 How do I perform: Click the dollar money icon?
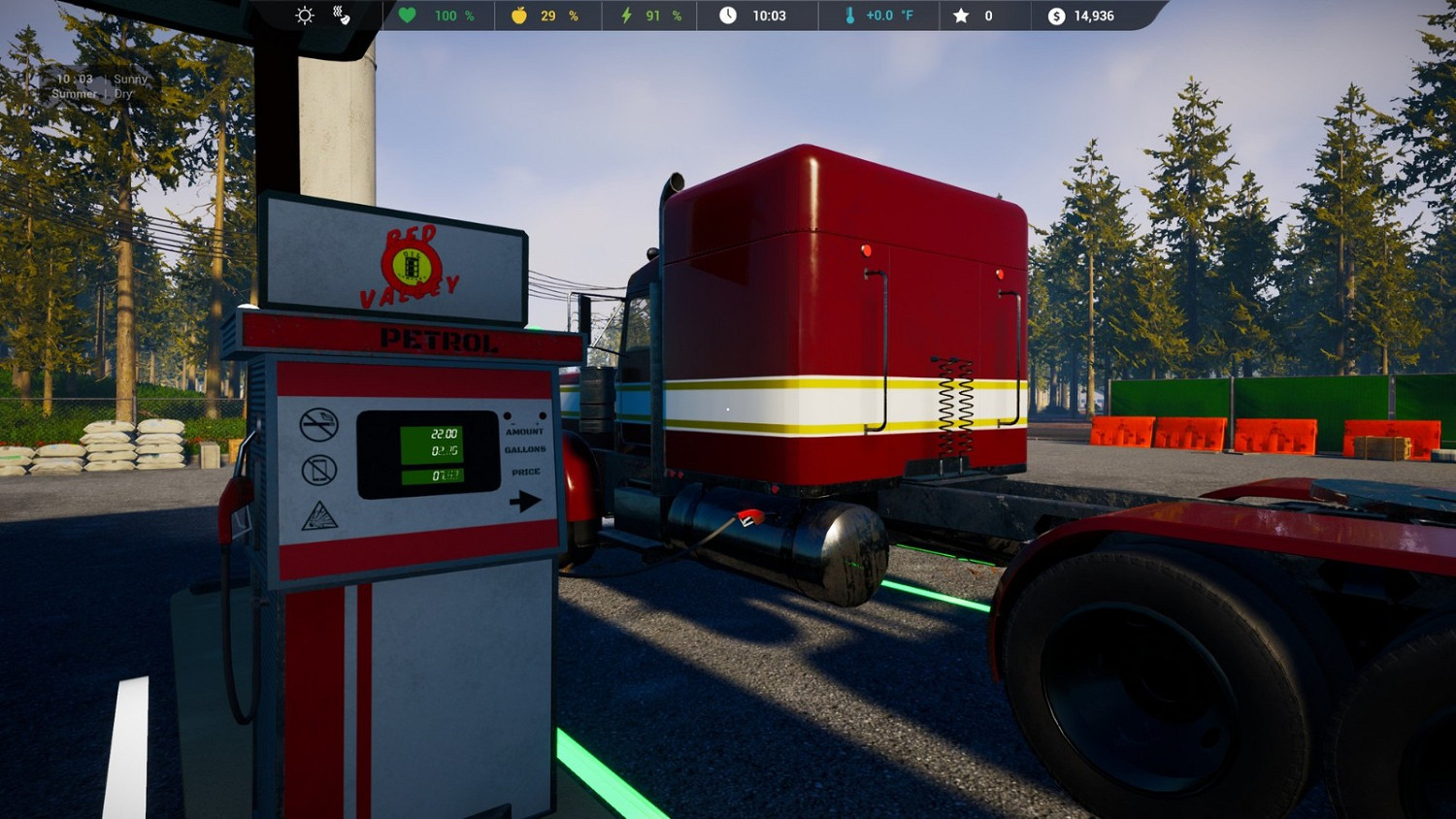pos(1055,15)
